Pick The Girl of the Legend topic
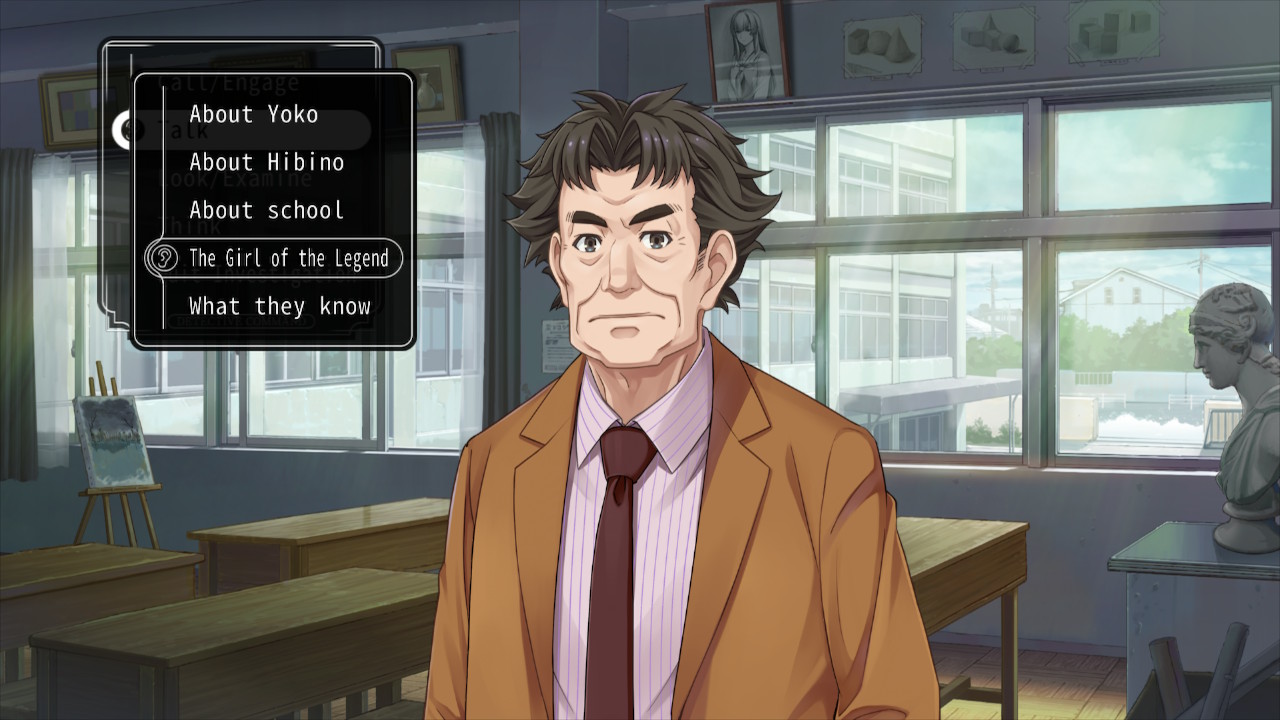1280x720 pixels. [288, 258]
